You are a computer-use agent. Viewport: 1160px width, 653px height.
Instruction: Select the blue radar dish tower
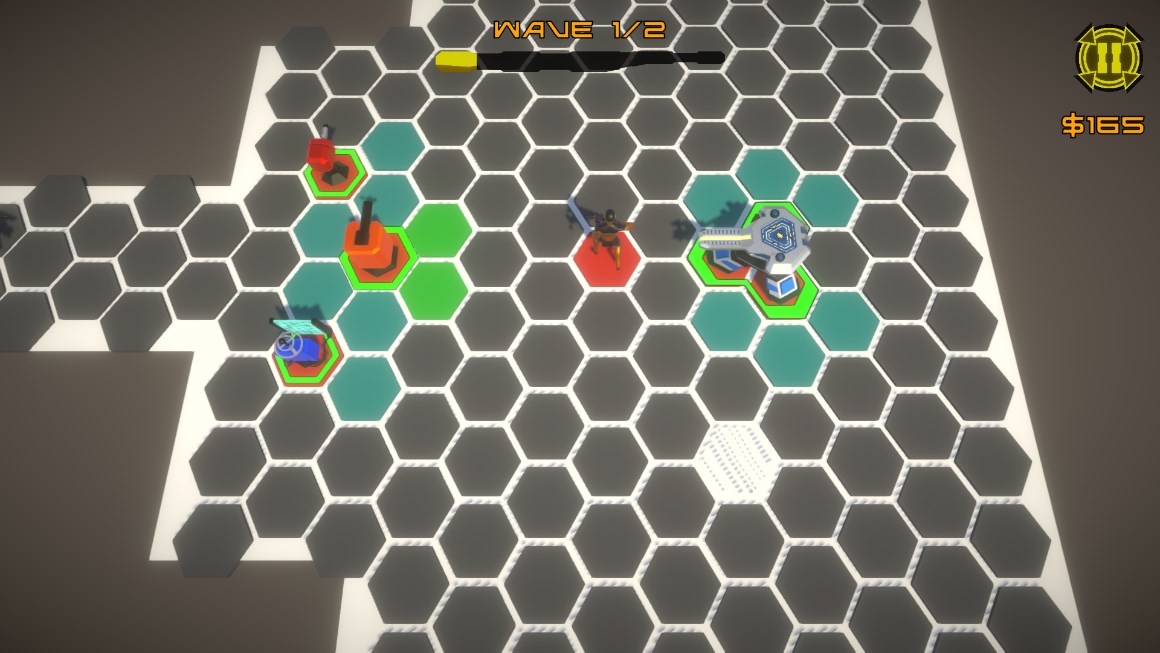pos(301,347)
